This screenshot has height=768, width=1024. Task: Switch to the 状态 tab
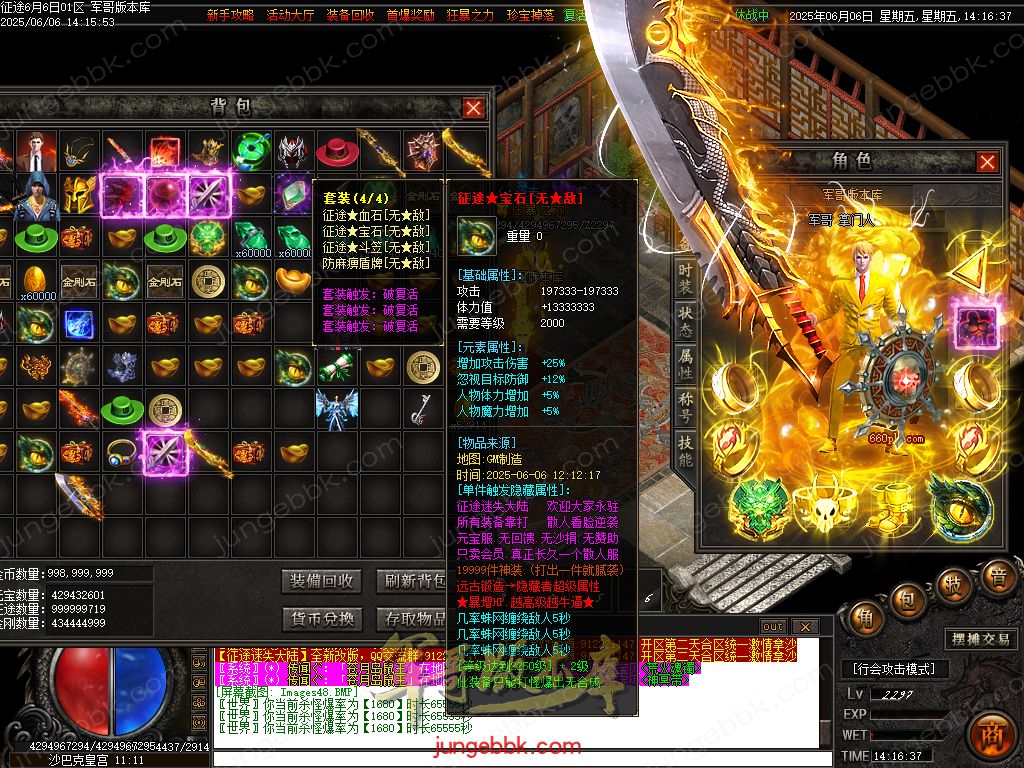[x=685, y=322]
